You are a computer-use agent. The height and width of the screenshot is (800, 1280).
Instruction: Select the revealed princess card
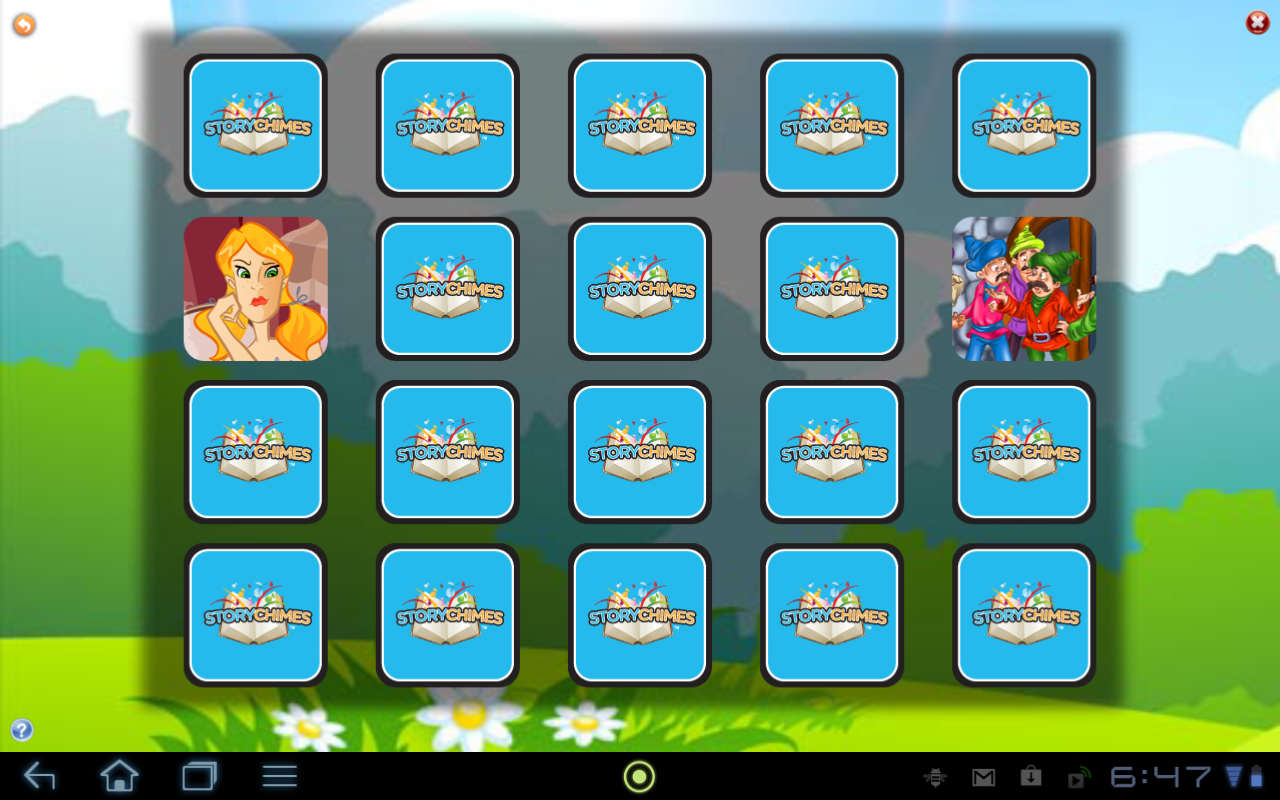coord(255,289)
